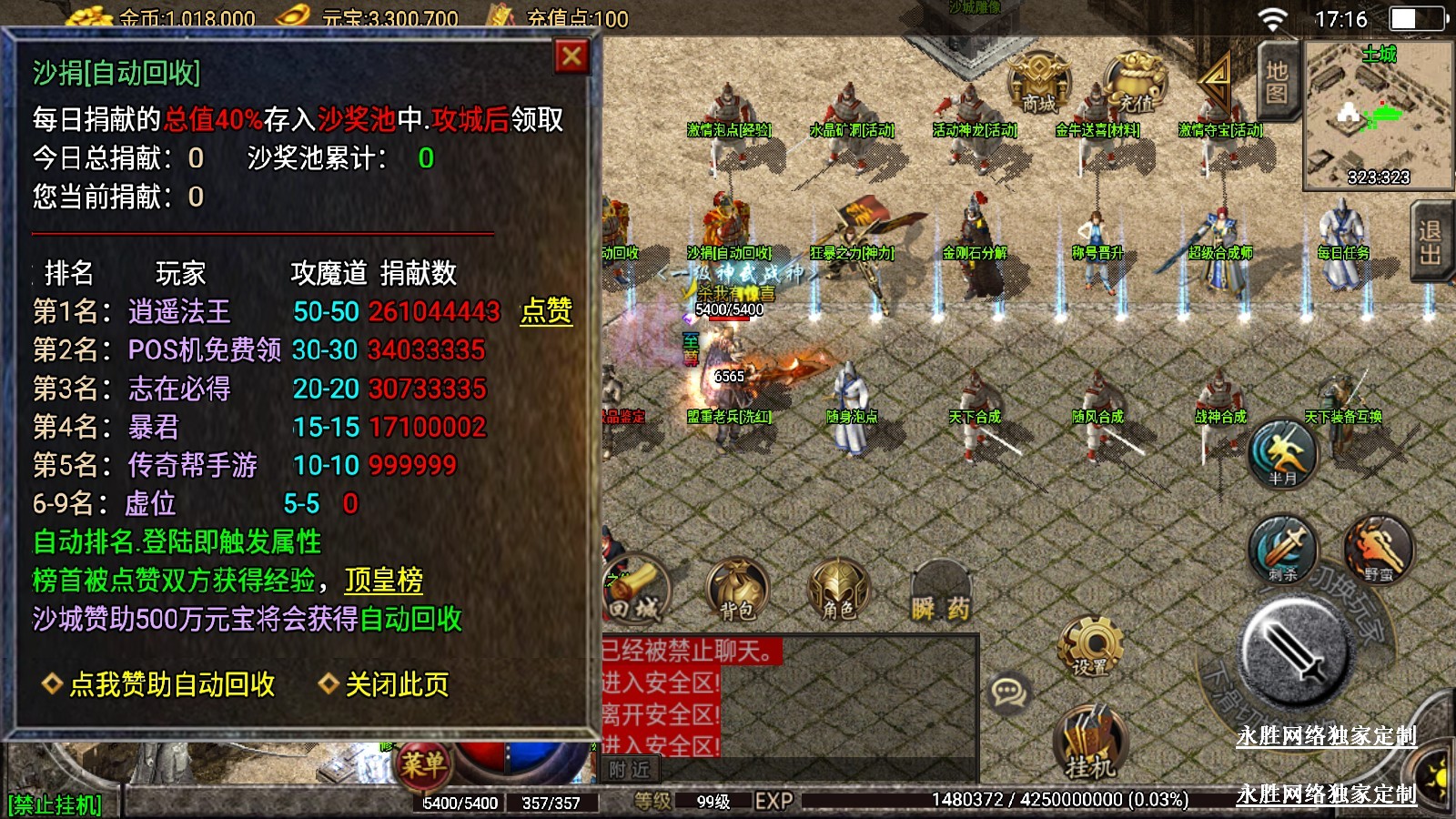1456x819 pixels.
Task: Open the 角色 character sheet
Action: (x=838, y=590)
